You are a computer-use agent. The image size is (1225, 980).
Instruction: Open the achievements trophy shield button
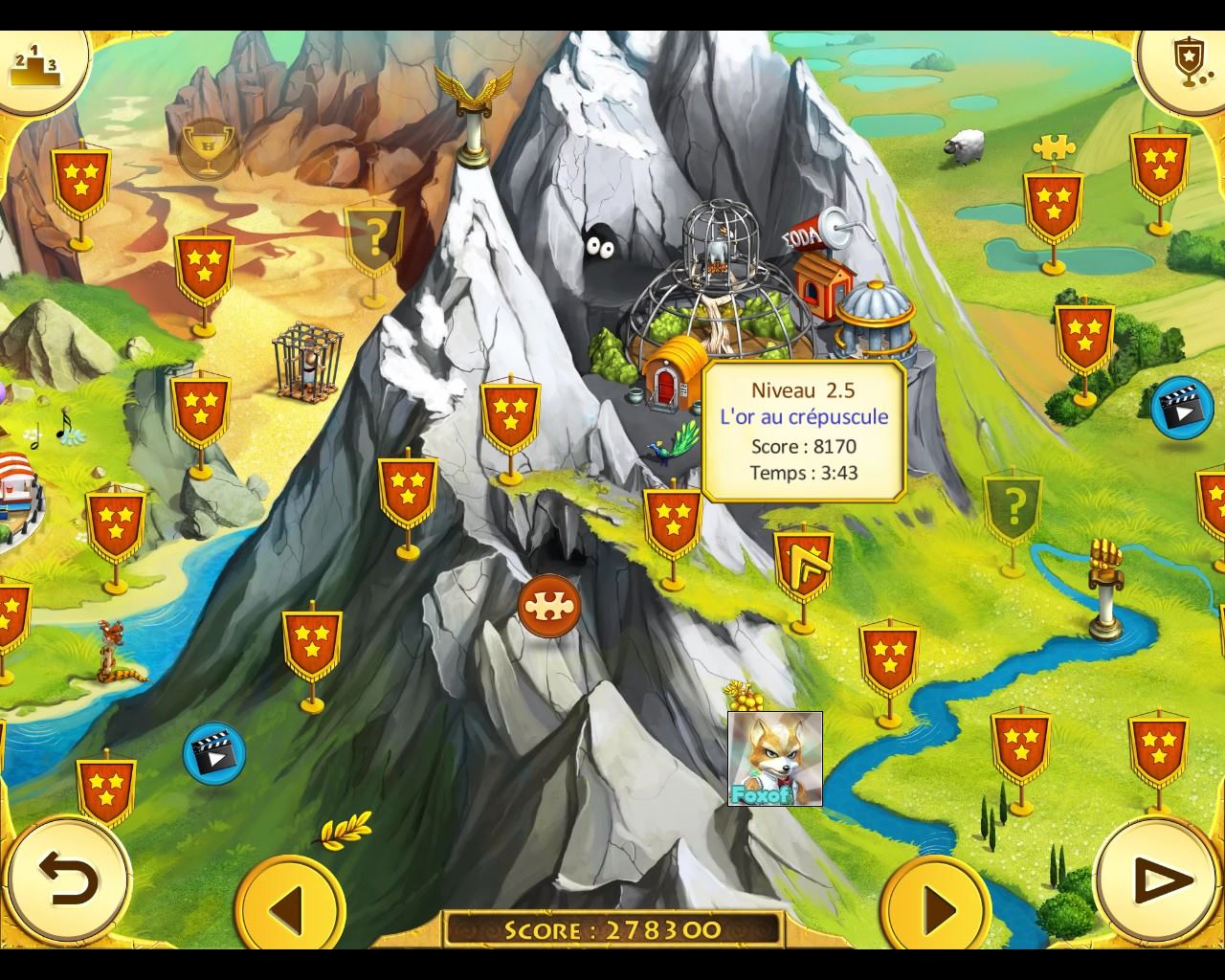tap(1186, 59)
